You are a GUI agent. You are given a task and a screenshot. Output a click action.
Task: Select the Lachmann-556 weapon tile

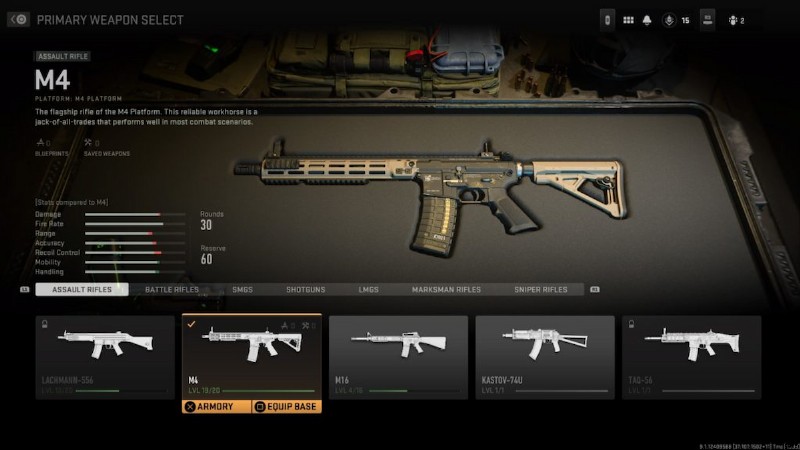(104, 356)
